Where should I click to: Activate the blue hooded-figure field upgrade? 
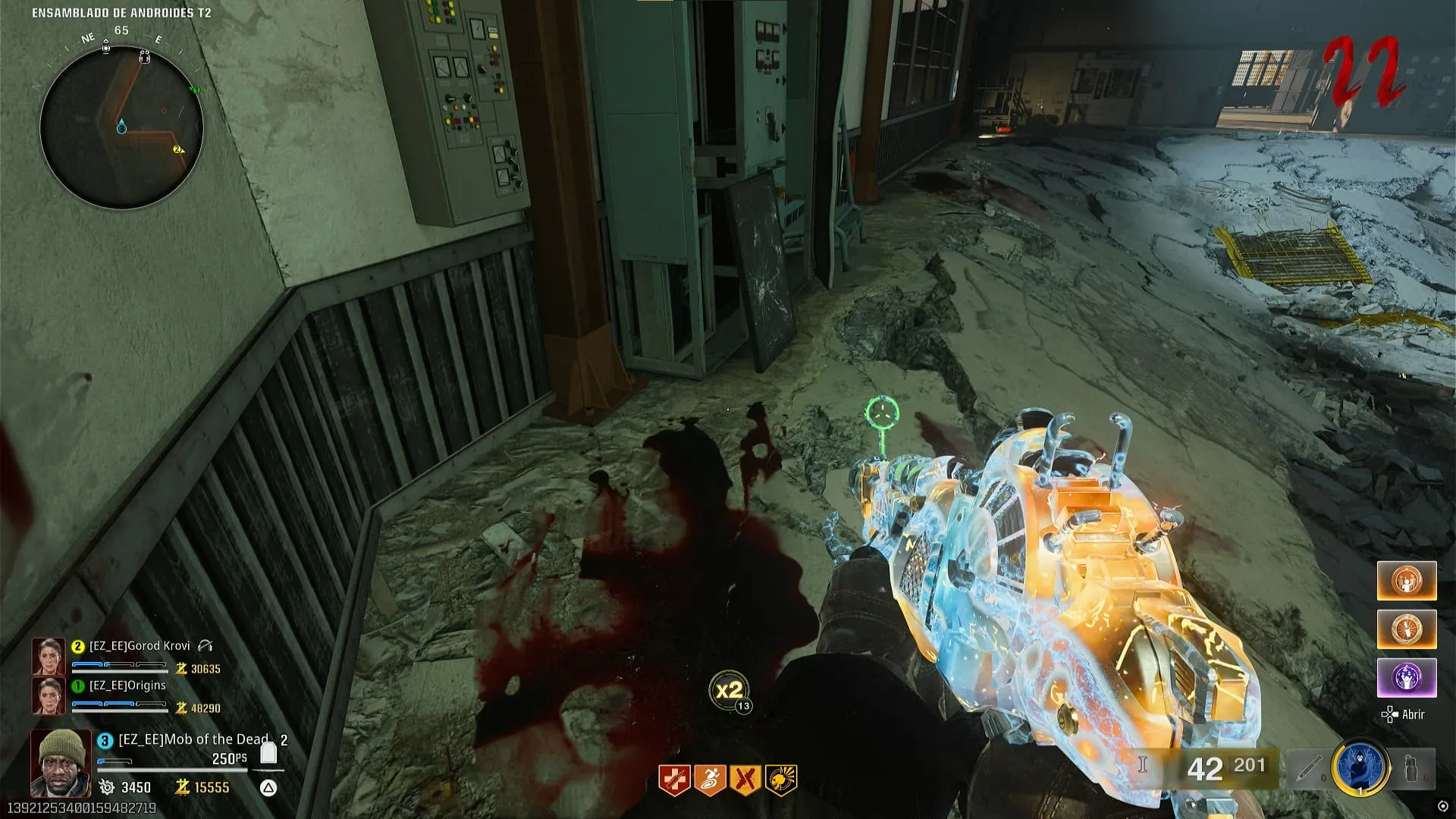1360,767
